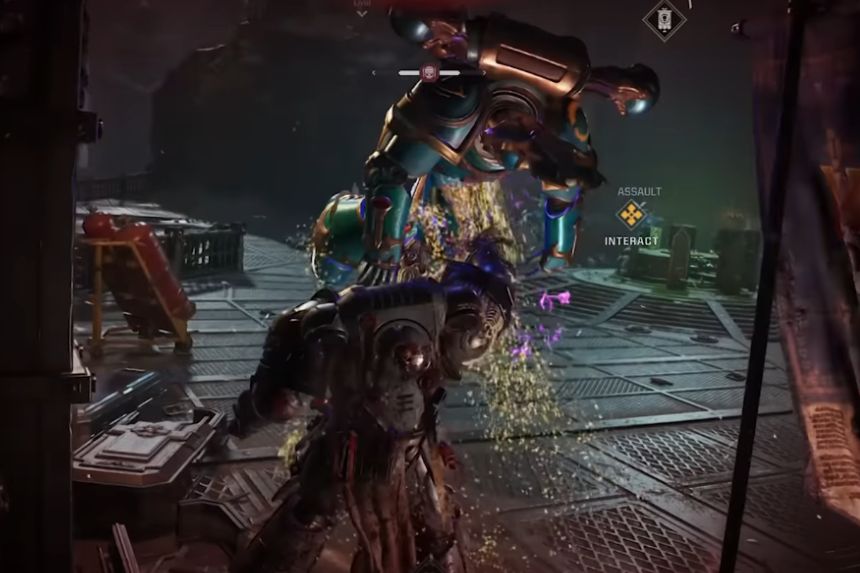Screen dimensions: 860x573
Task: Click the diamond banner objective icon
Action: point(664,19)
